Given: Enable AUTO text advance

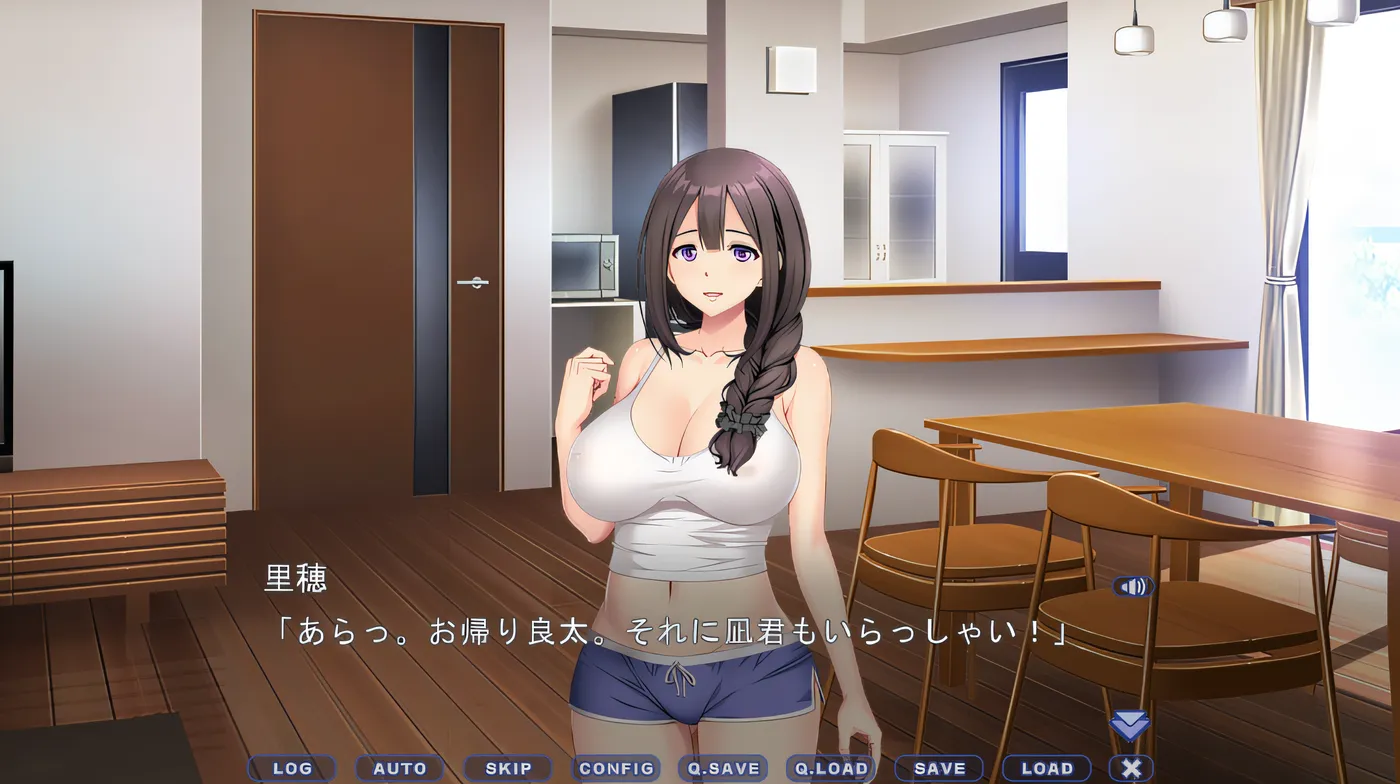Looking at the screenshot, I should pos(399,769).
